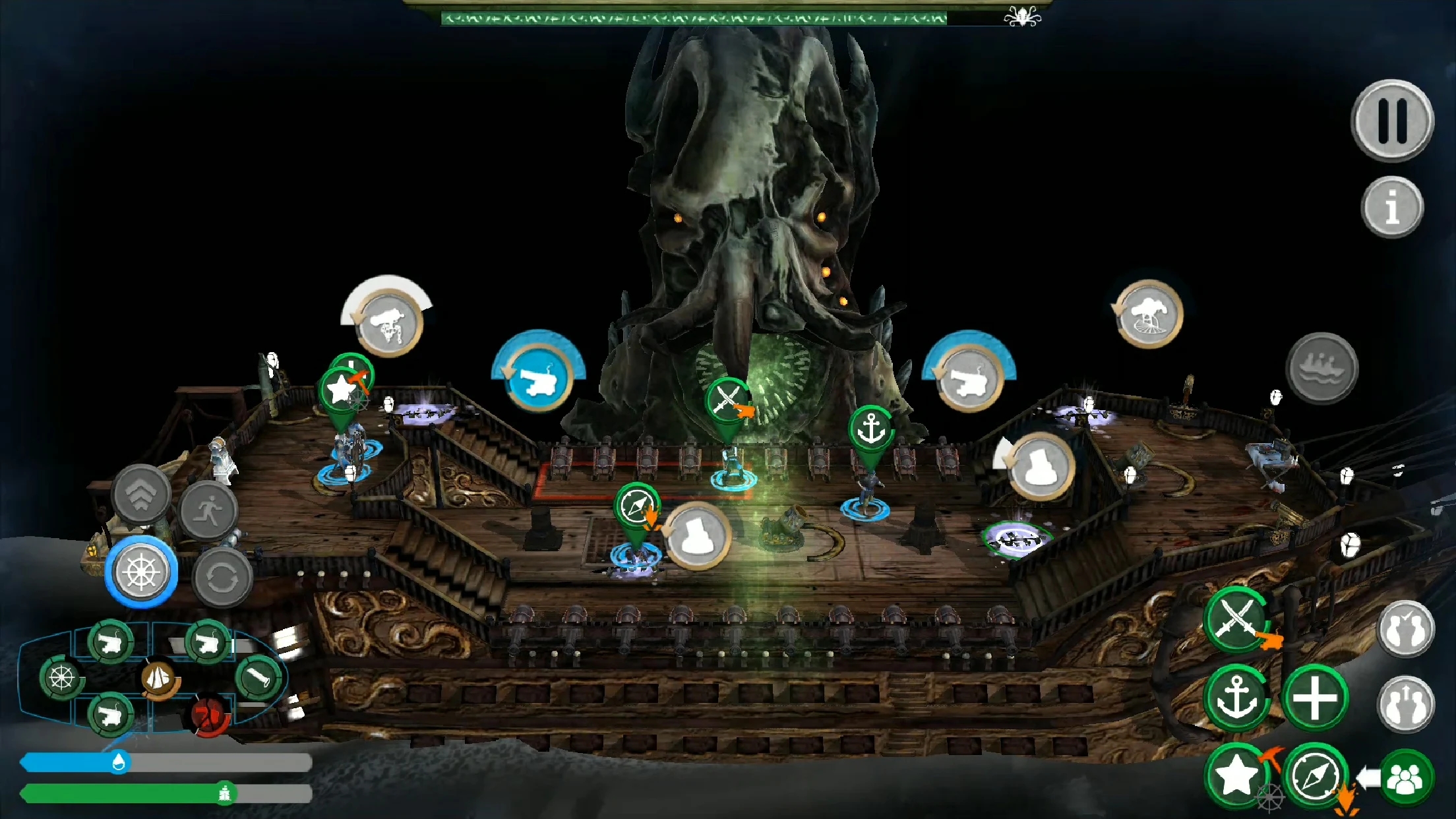Choose the spyglass station on ship diagram
This screenshot has width=1456, height=819.
(x=258, y=677)
